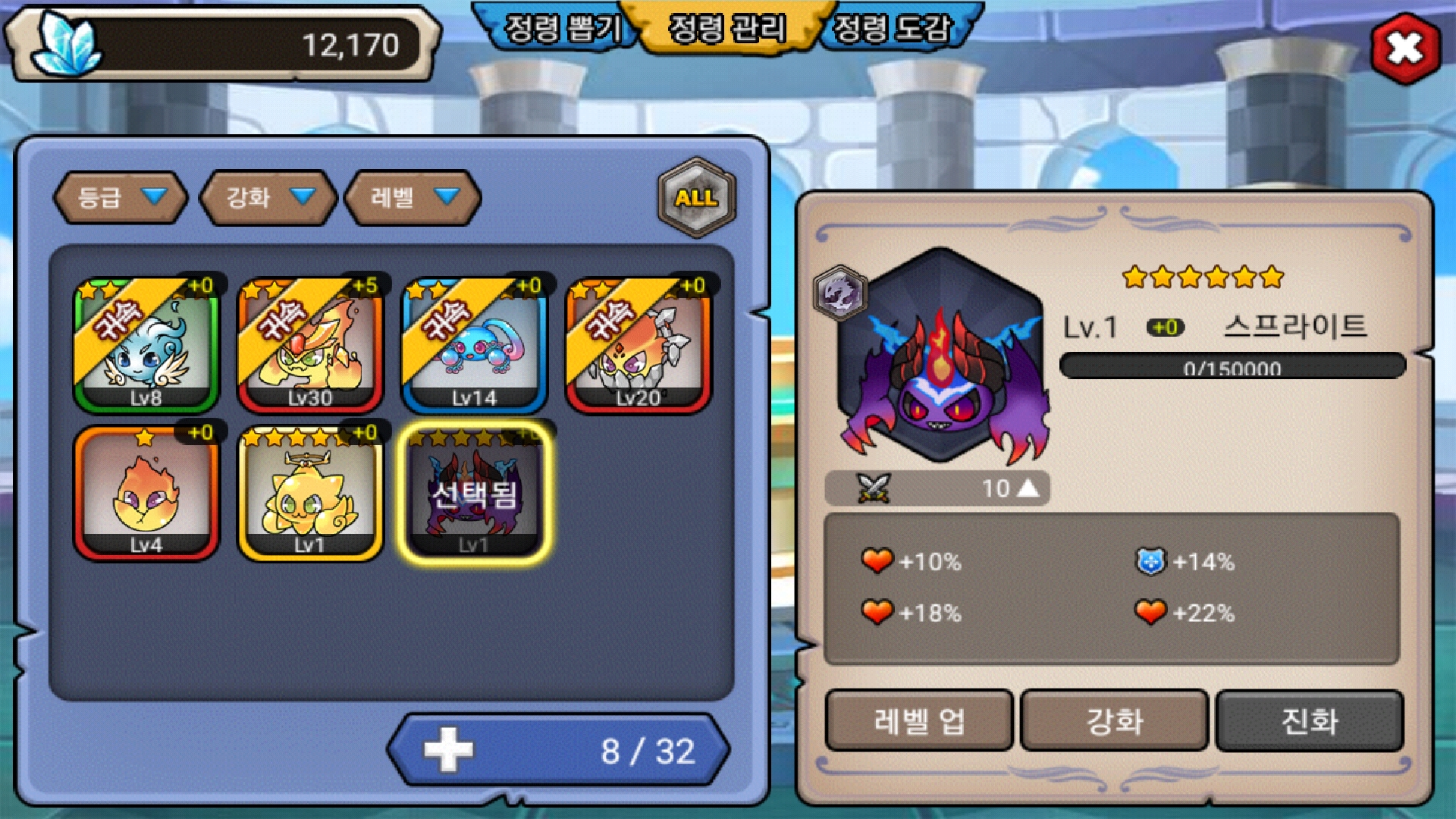The image size is (1456, 819).
Task: Choose the Lv1 golden spirit
Action: coord(310,493)
